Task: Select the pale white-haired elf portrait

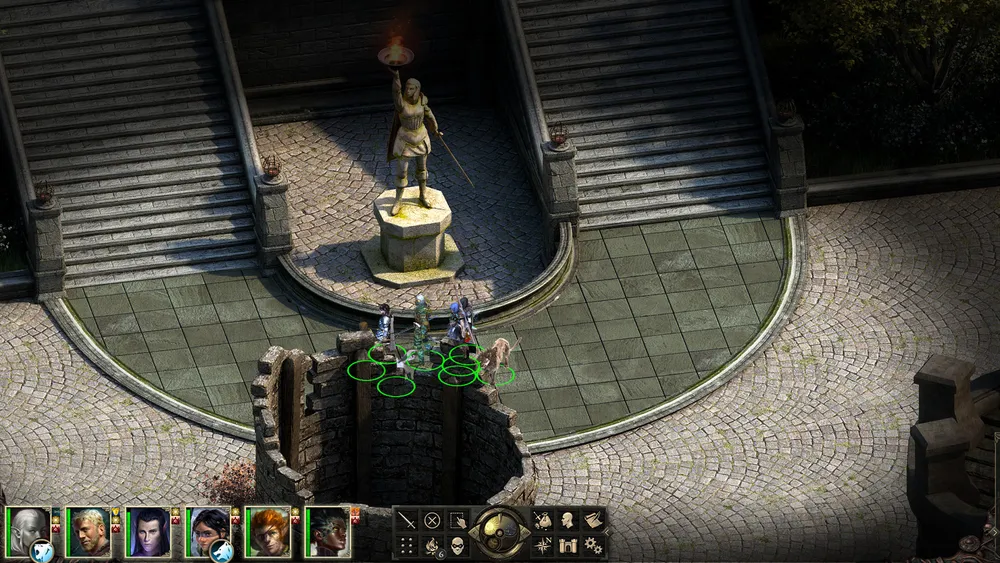Action: (27, 531)
